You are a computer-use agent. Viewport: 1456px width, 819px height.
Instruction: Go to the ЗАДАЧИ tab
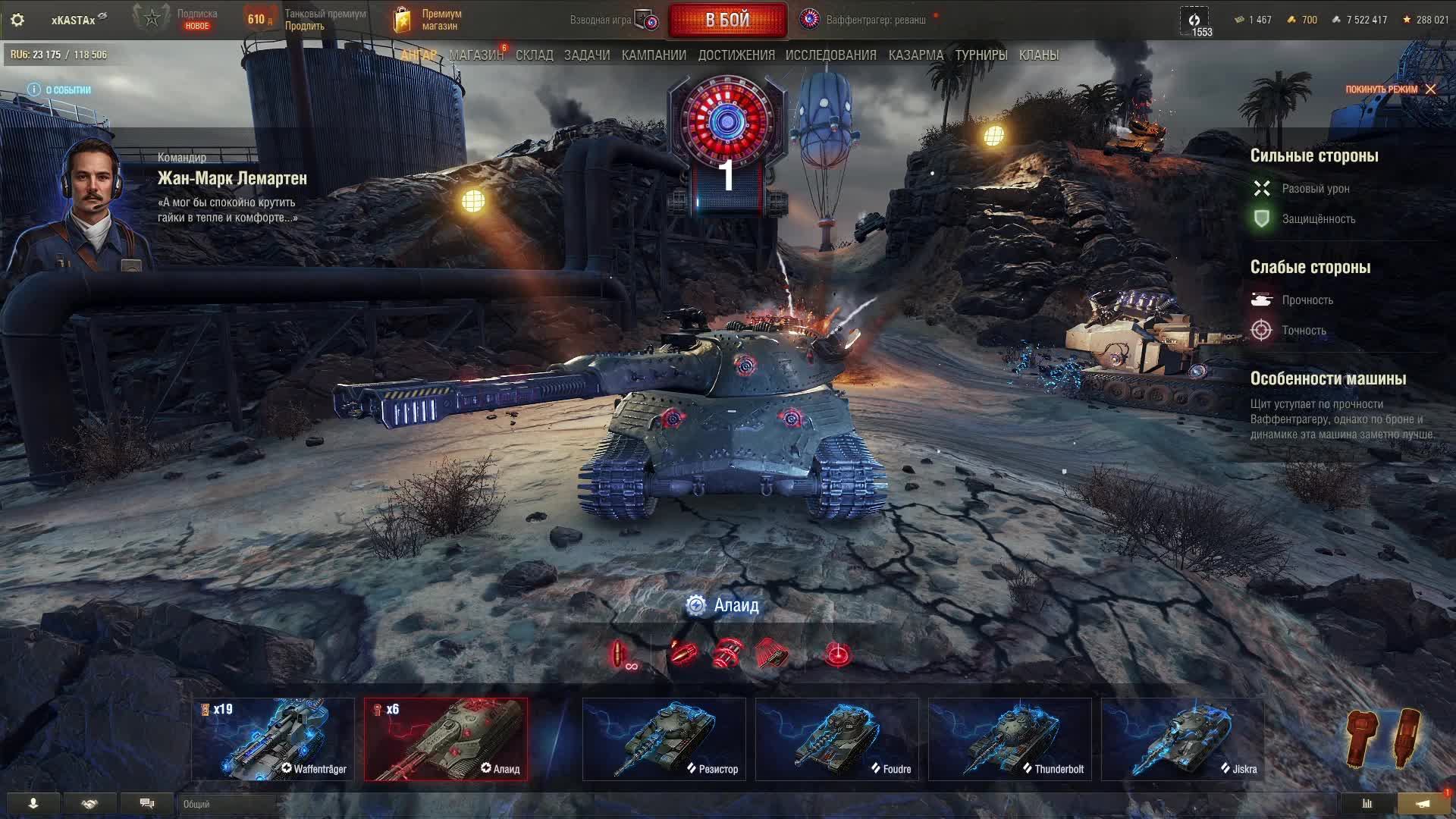coord(587,55)
